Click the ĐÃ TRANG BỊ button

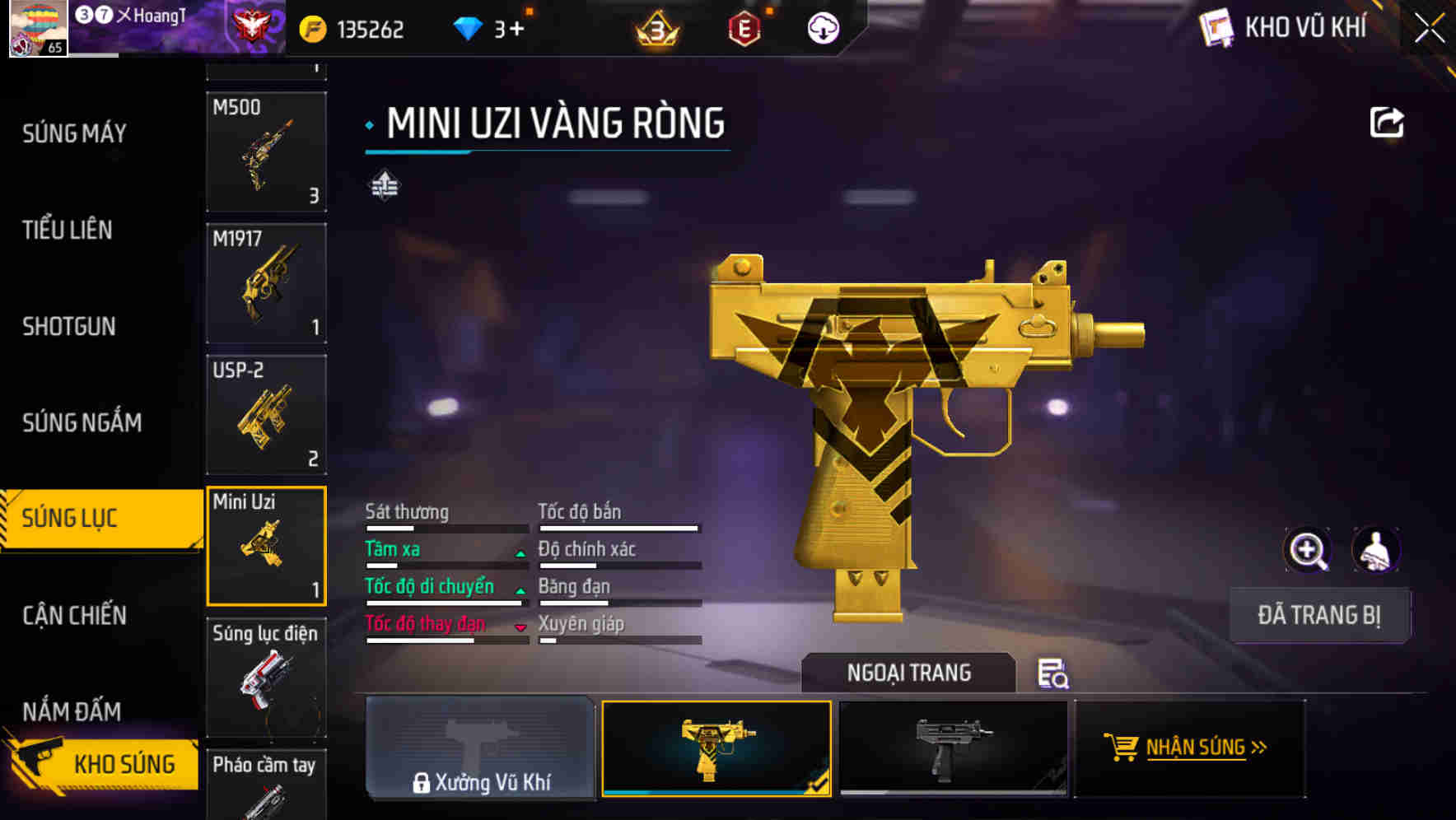tap(1318, 615)
